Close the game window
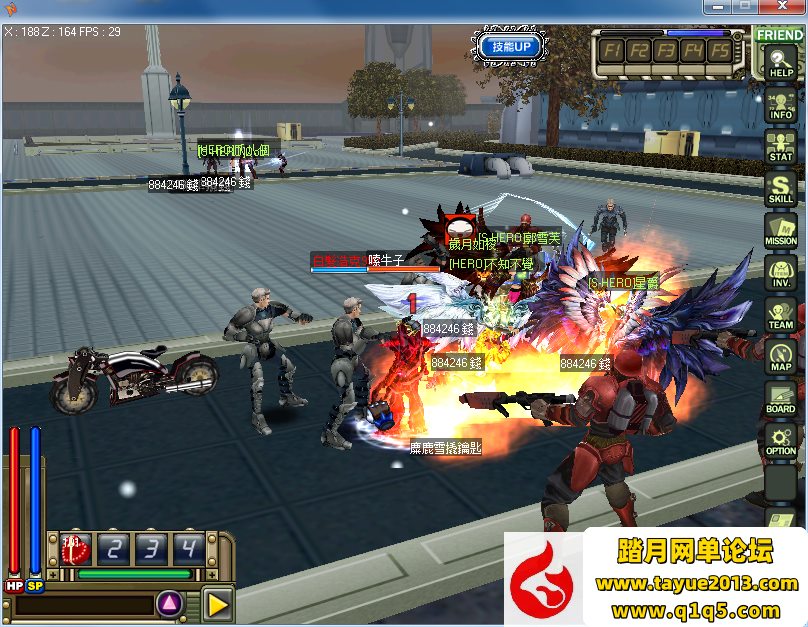 (x=784, y=7)
